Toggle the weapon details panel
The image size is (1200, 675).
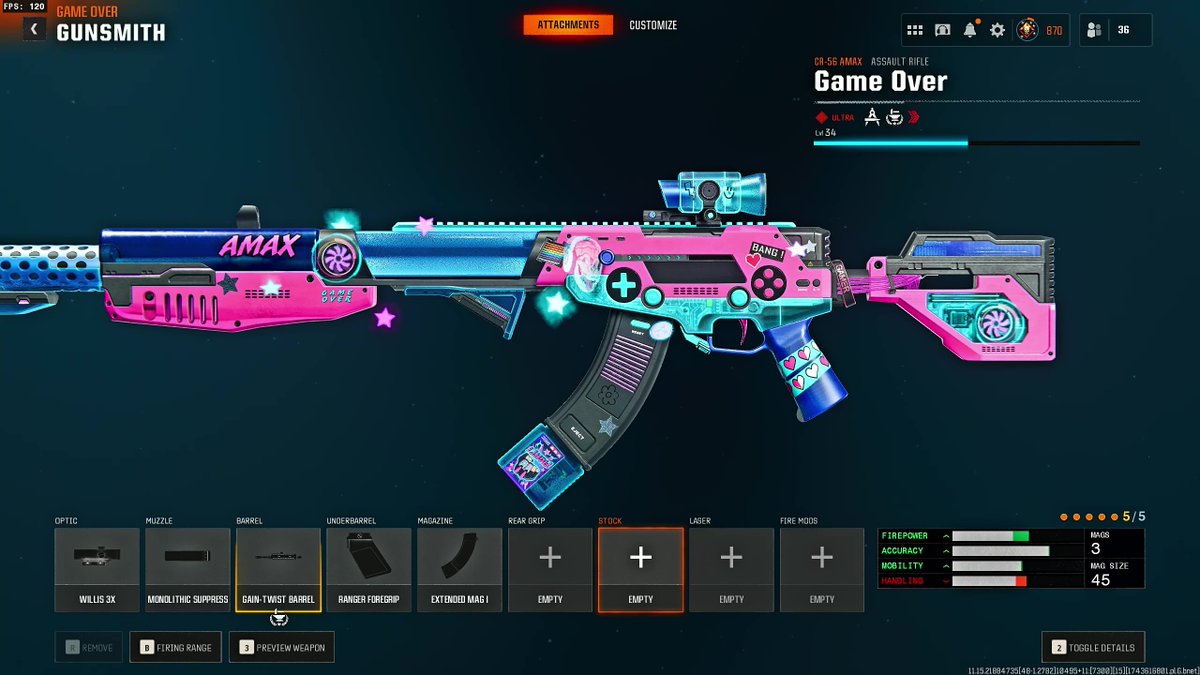click(1093, 647)
